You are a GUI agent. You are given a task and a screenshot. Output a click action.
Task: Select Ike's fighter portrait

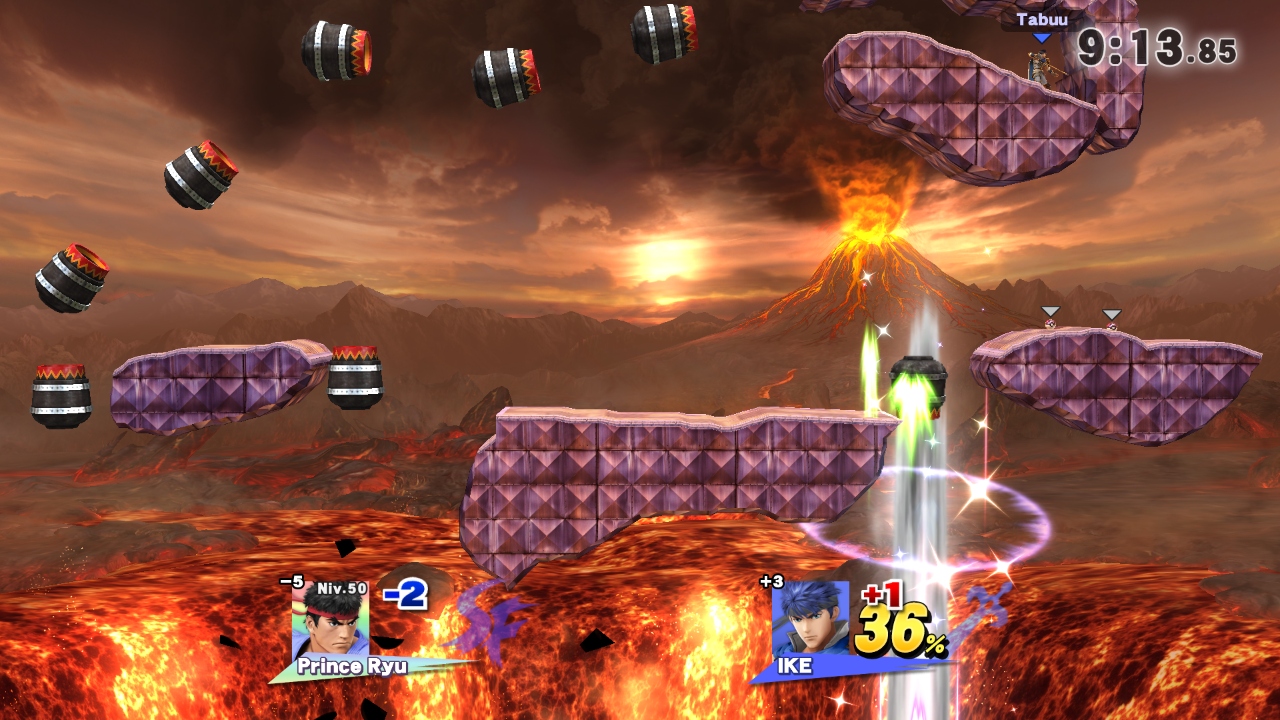coord(810,620)
